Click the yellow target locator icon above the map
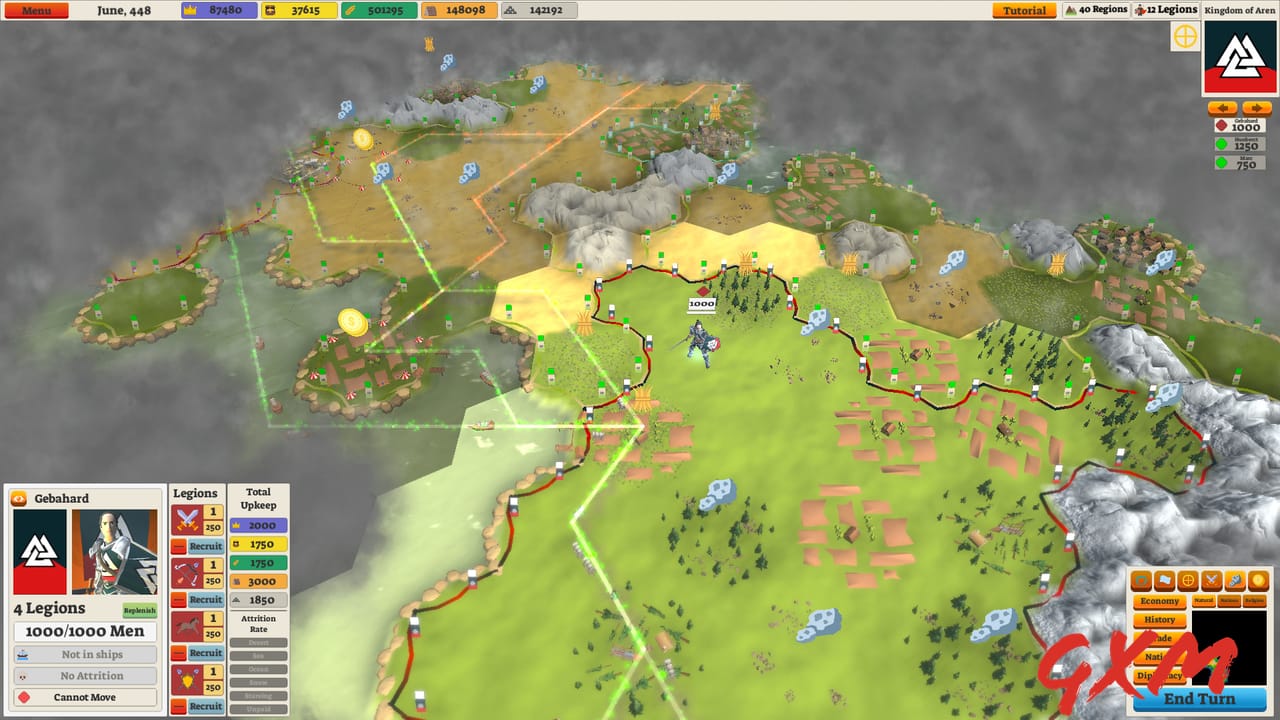1280x720 pixels. (x=1185, y=36)
